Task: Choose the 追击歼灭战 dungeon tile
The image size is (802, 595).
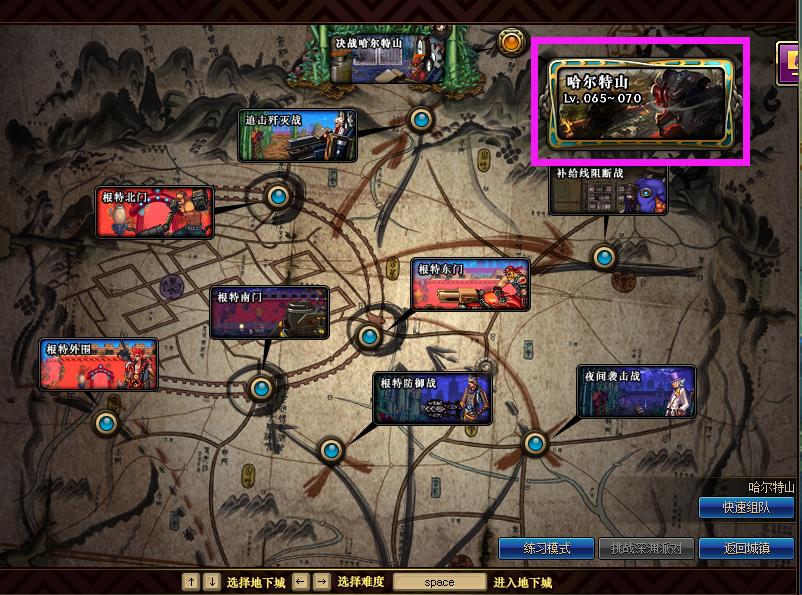Action: click(298, 135)
